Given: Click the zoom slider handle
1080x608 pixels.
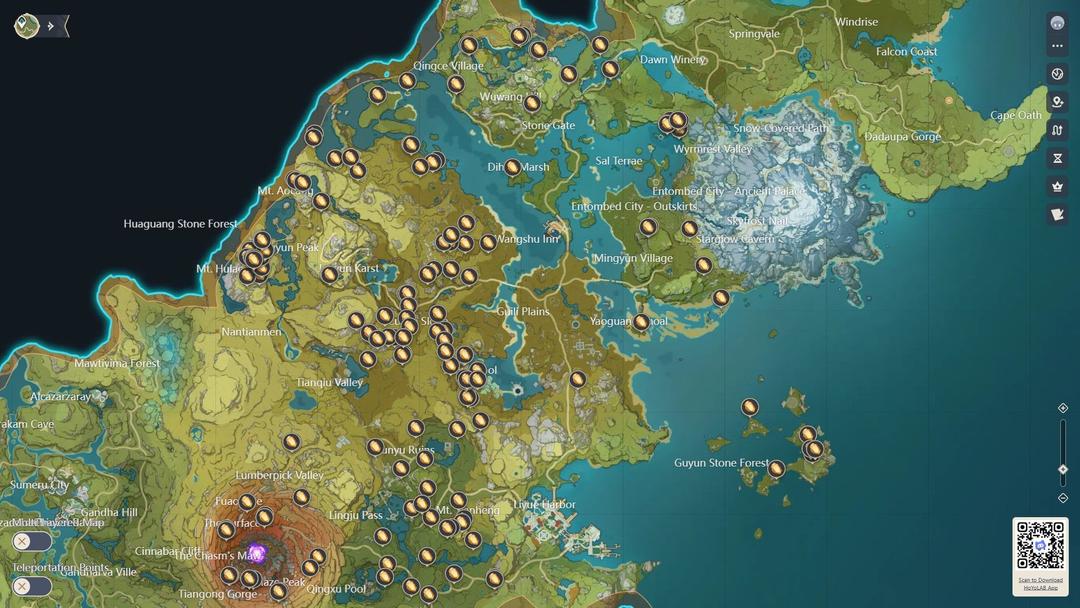Looking at the screenshot, I should coord(1063,469).
